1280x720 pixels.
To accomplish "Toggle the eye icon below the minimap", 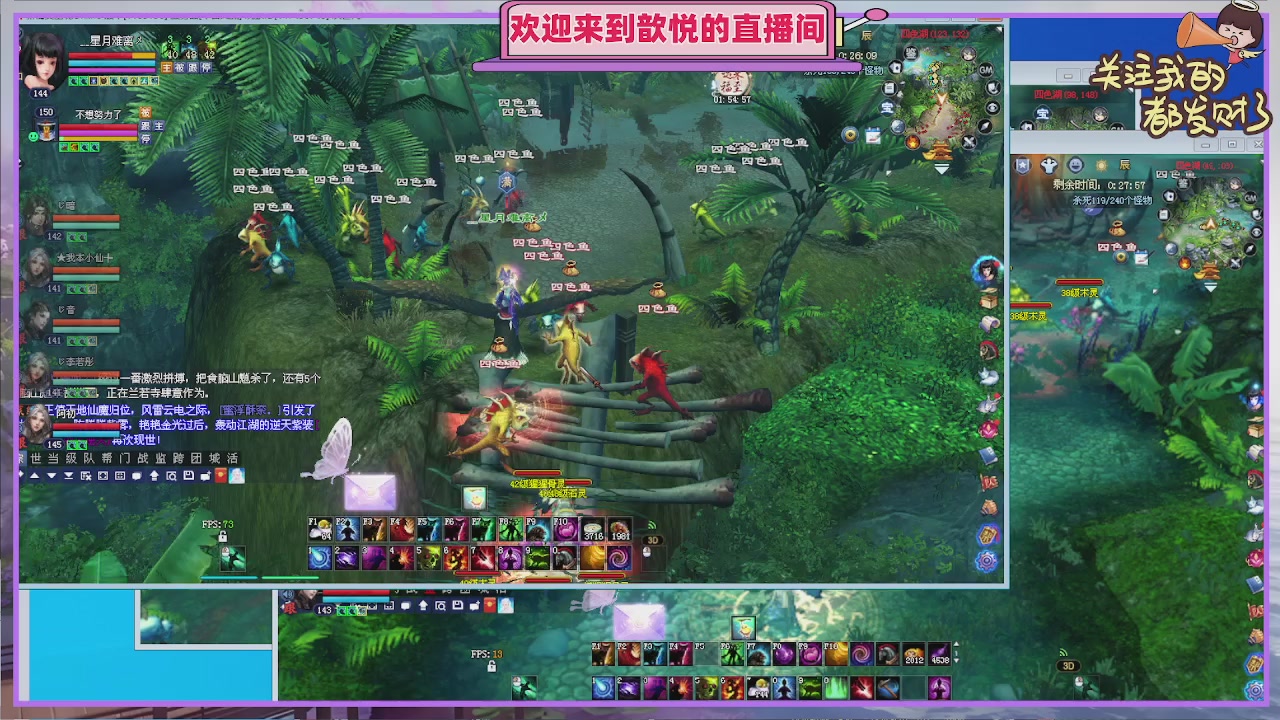I will point(992,107).
